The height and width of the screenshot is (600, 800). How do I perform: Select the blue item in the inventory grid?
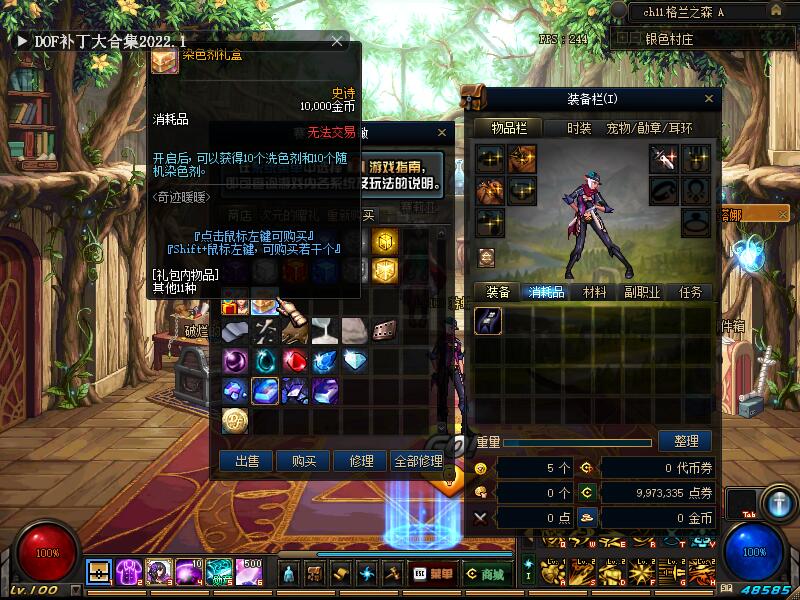(x=488, y=320)
